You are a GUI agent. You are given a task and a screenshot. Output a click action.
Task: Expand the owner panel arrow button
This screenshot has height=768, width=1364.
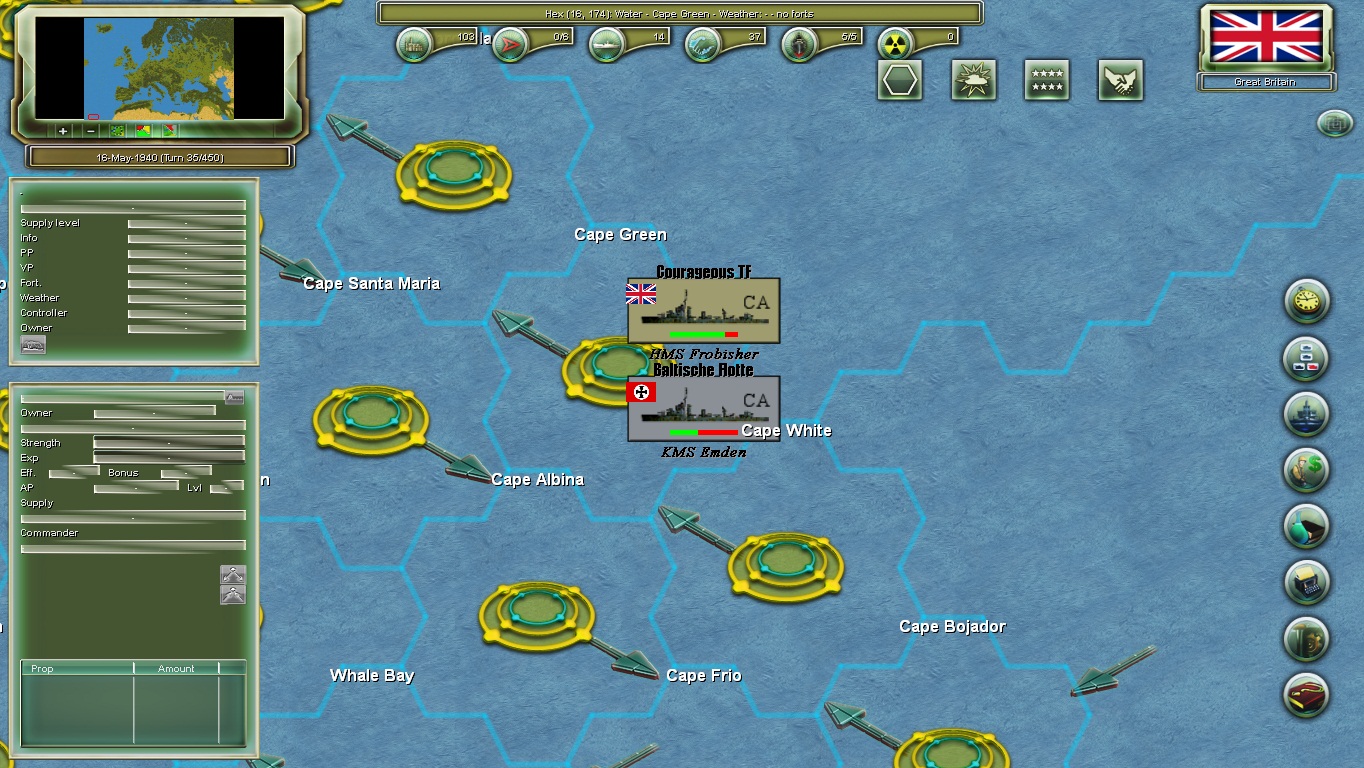234,398
